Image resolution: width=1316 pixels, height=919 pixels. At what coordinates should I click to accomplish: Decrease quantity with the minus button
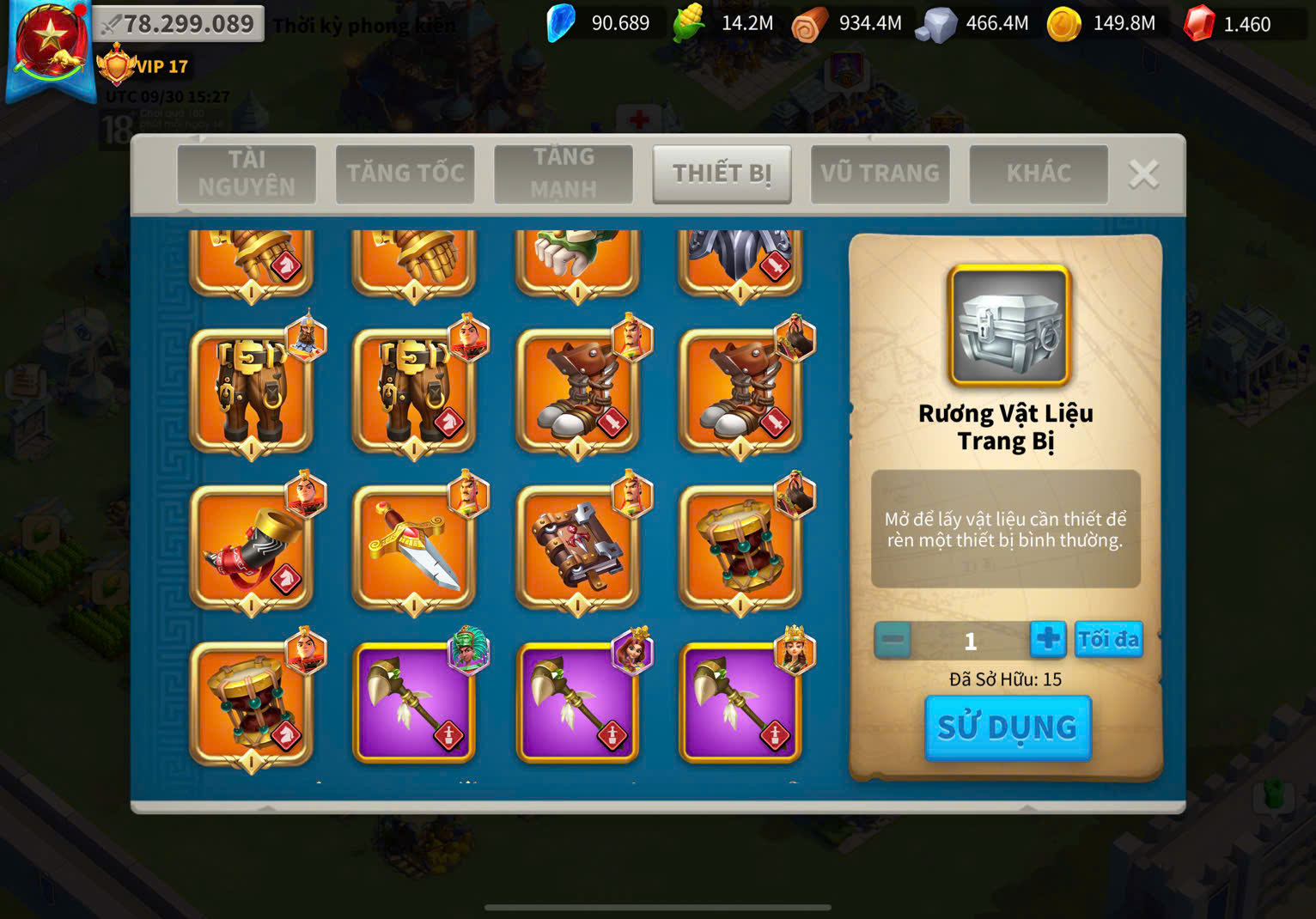893,641
